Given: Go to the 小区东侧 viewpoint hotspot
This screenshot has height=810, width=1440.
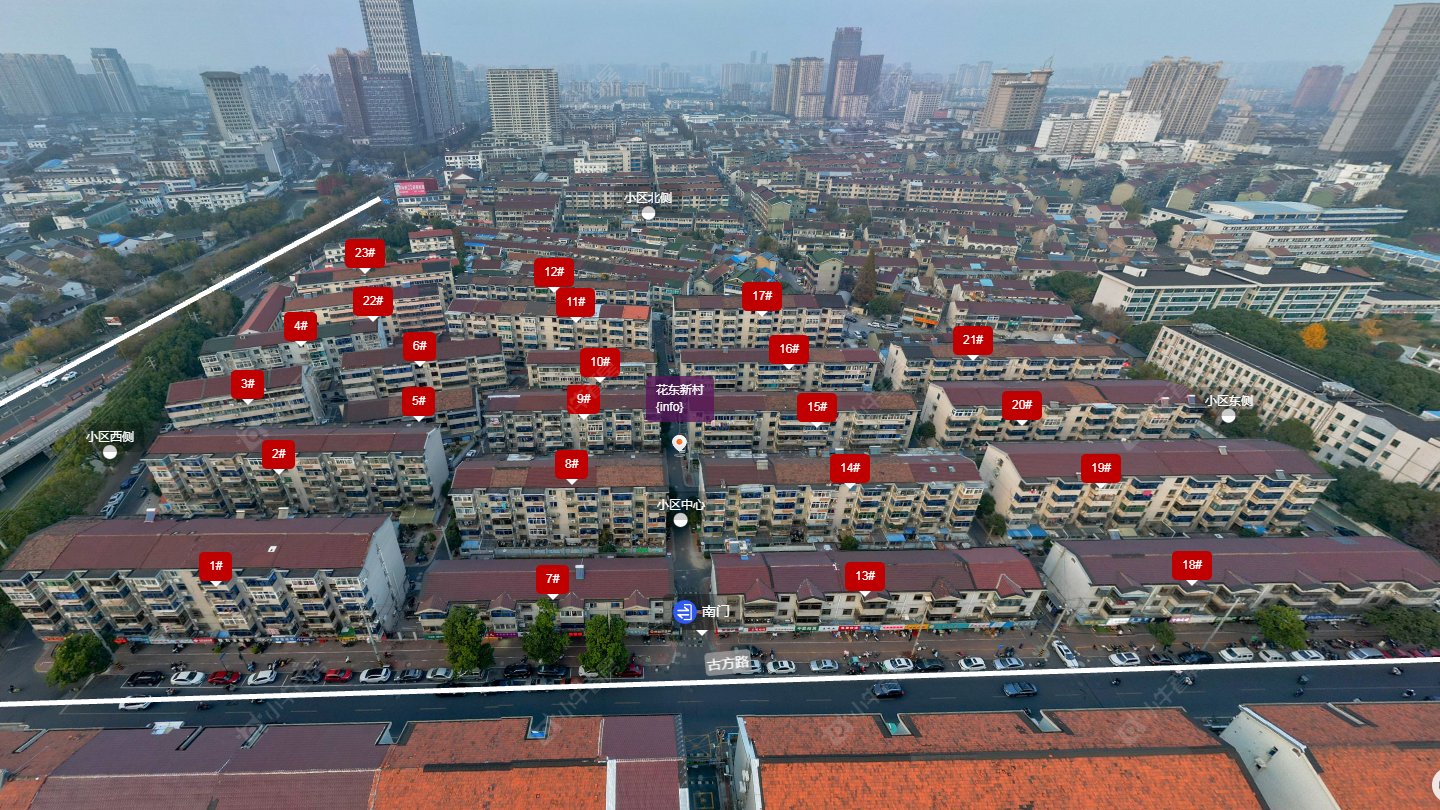Looking at the screenshot, I should tap(1228, 416).
